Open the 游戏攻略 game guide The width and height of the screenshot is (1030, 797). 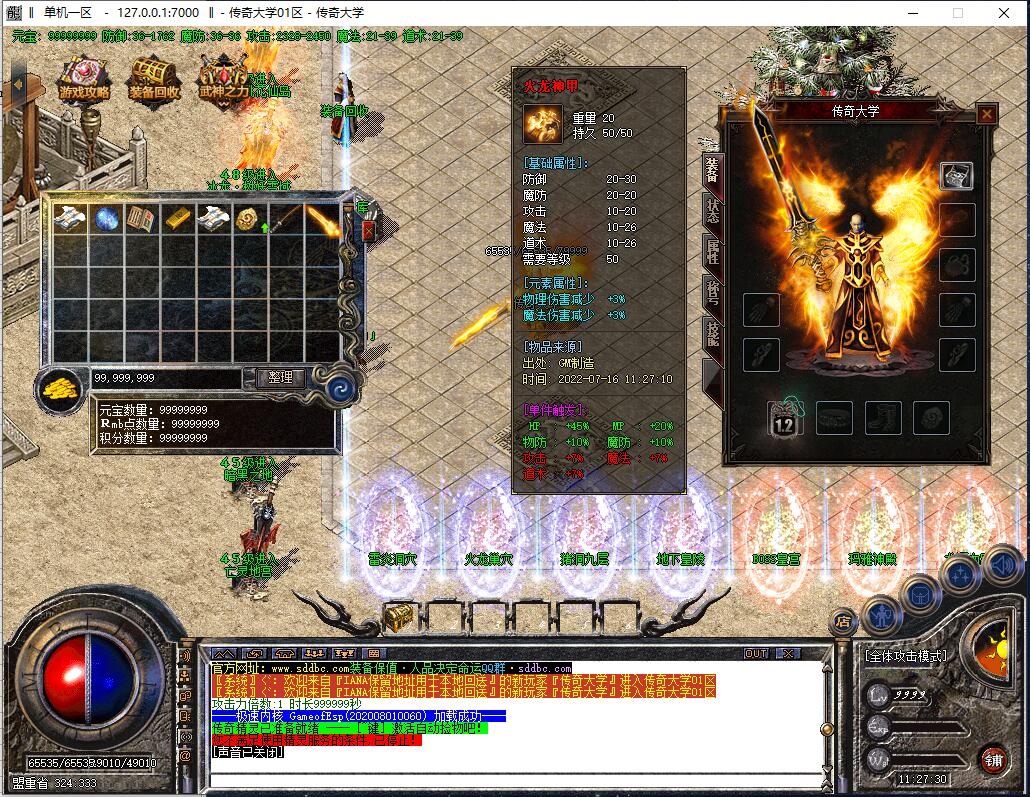click(84, 77)
